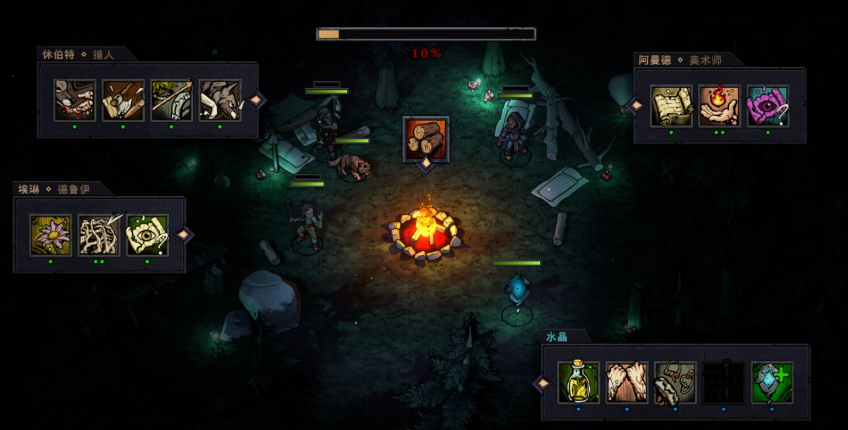
Task: Select the darkened locked crystal panel slot
Action: coord(723,383)
